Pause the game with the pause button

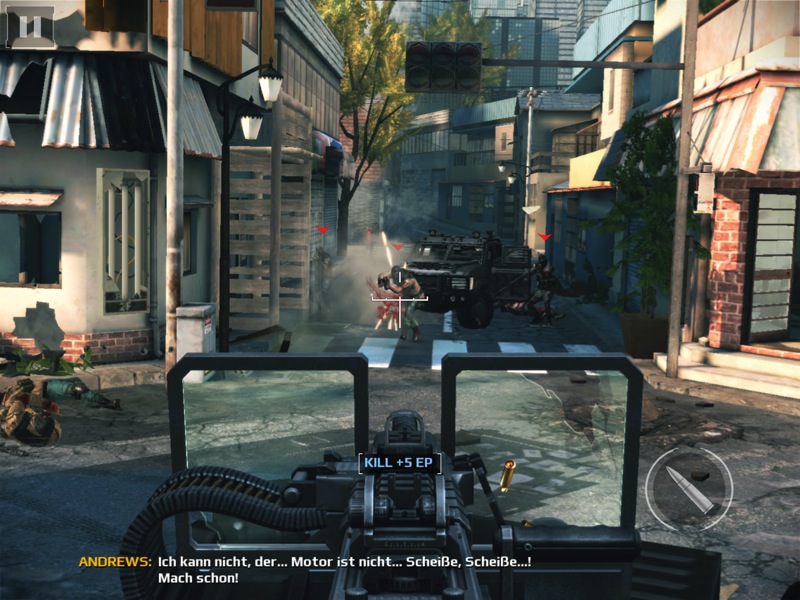click(30, 26)
